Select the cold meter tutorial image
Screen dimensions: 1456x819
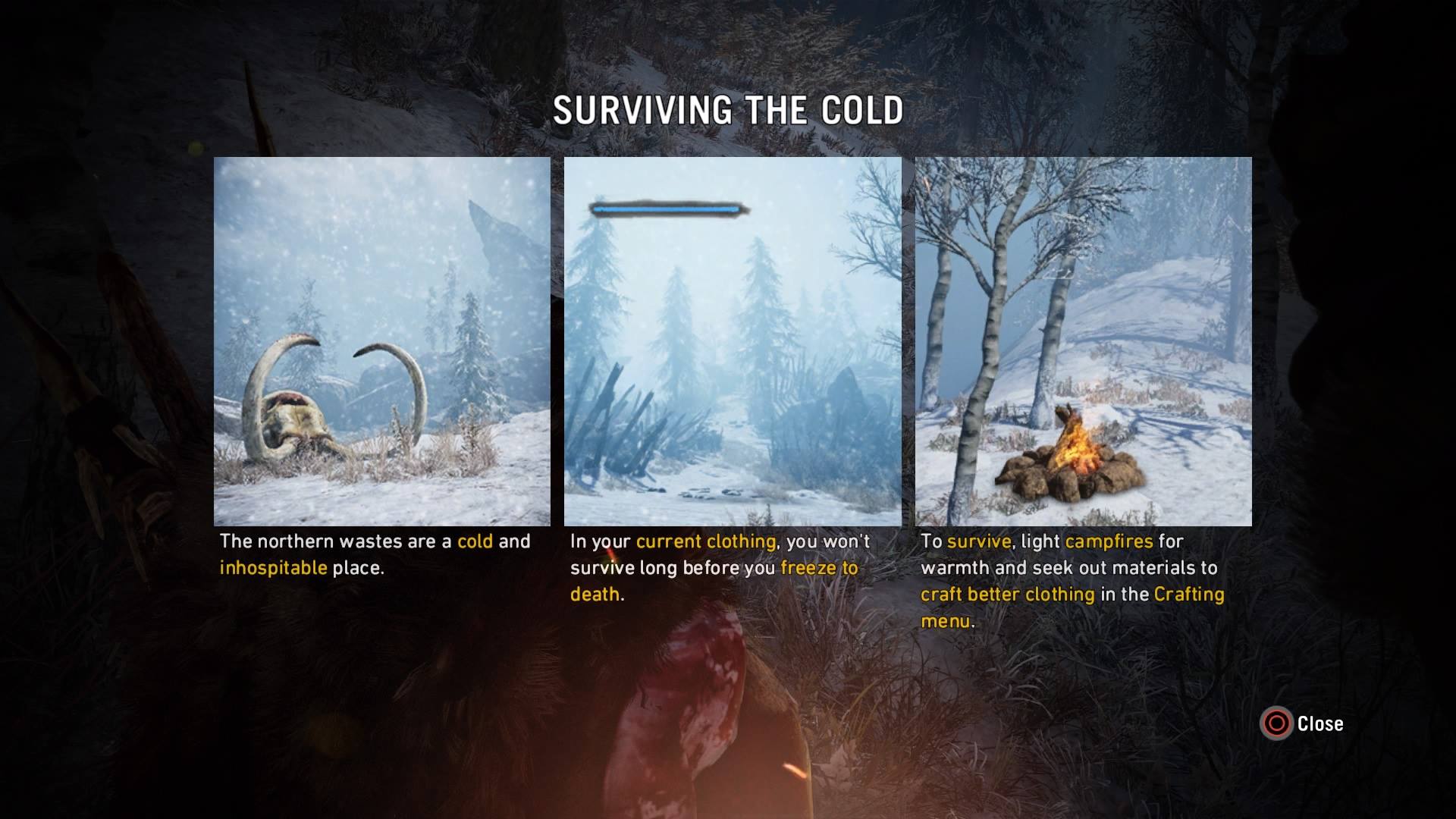click(x=733, y=341)
